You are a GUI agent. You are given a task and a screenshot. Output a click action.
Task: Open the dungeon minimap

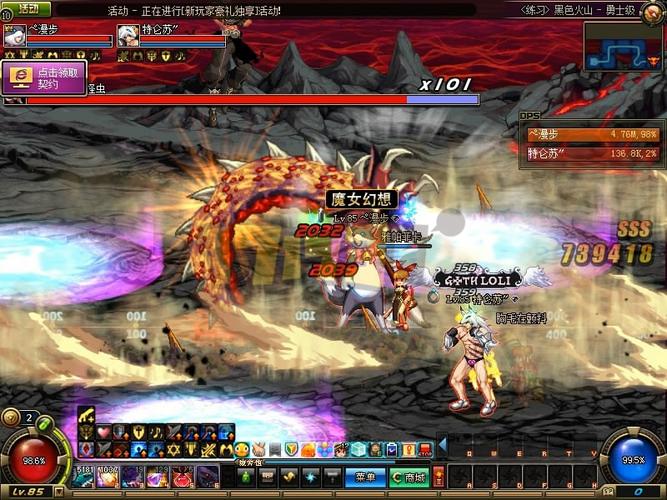point(623,46)
